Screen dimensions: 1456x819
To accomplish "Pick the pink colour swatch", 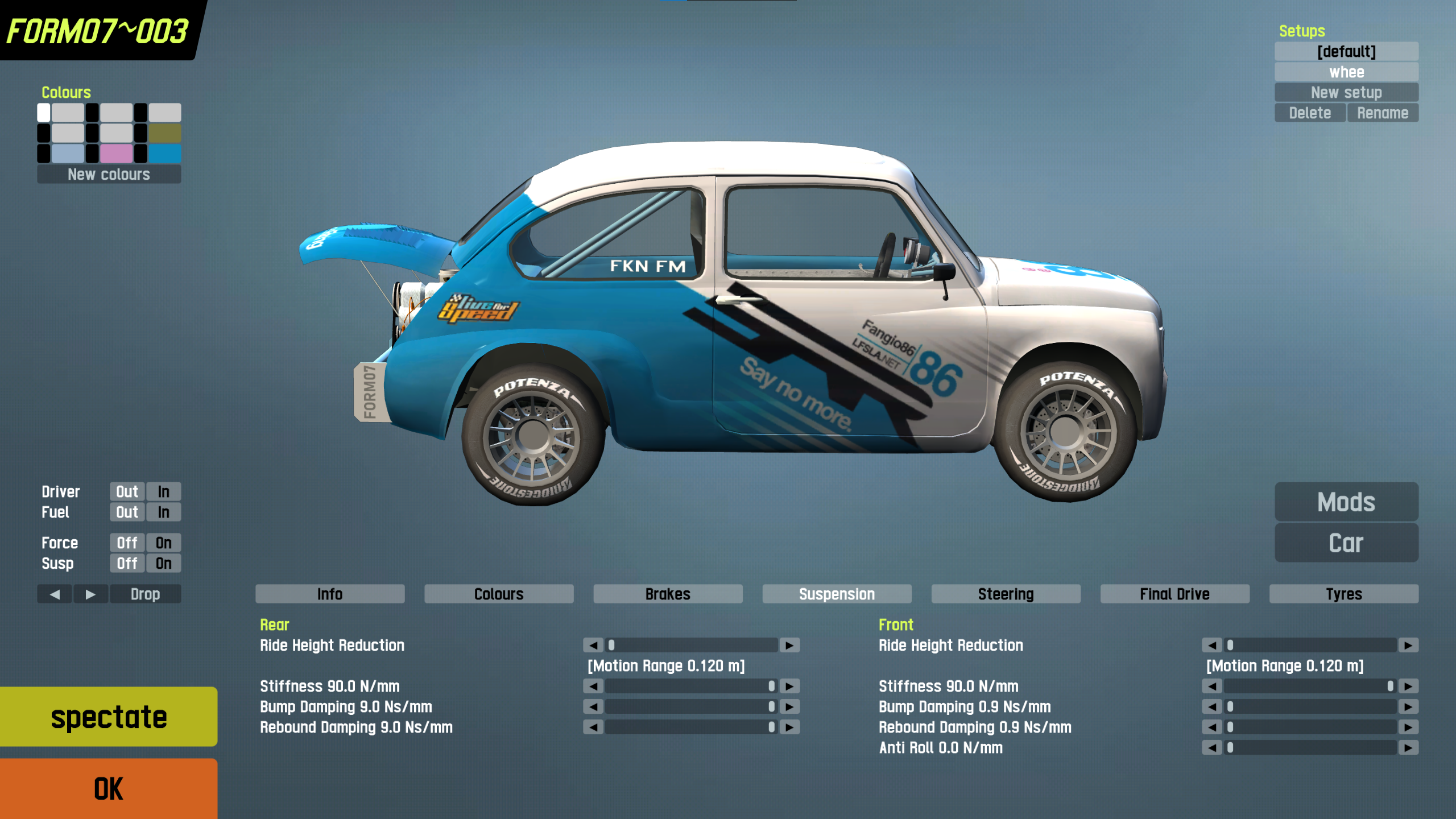I will 116,153.
